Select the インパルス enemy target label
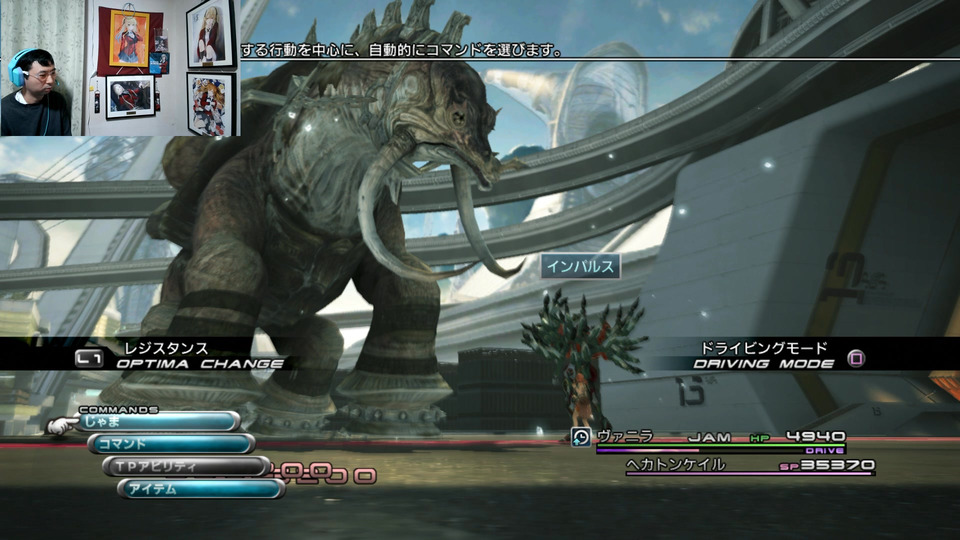The width and height of the screenshot is (960, 540). [x=581, y=266]
